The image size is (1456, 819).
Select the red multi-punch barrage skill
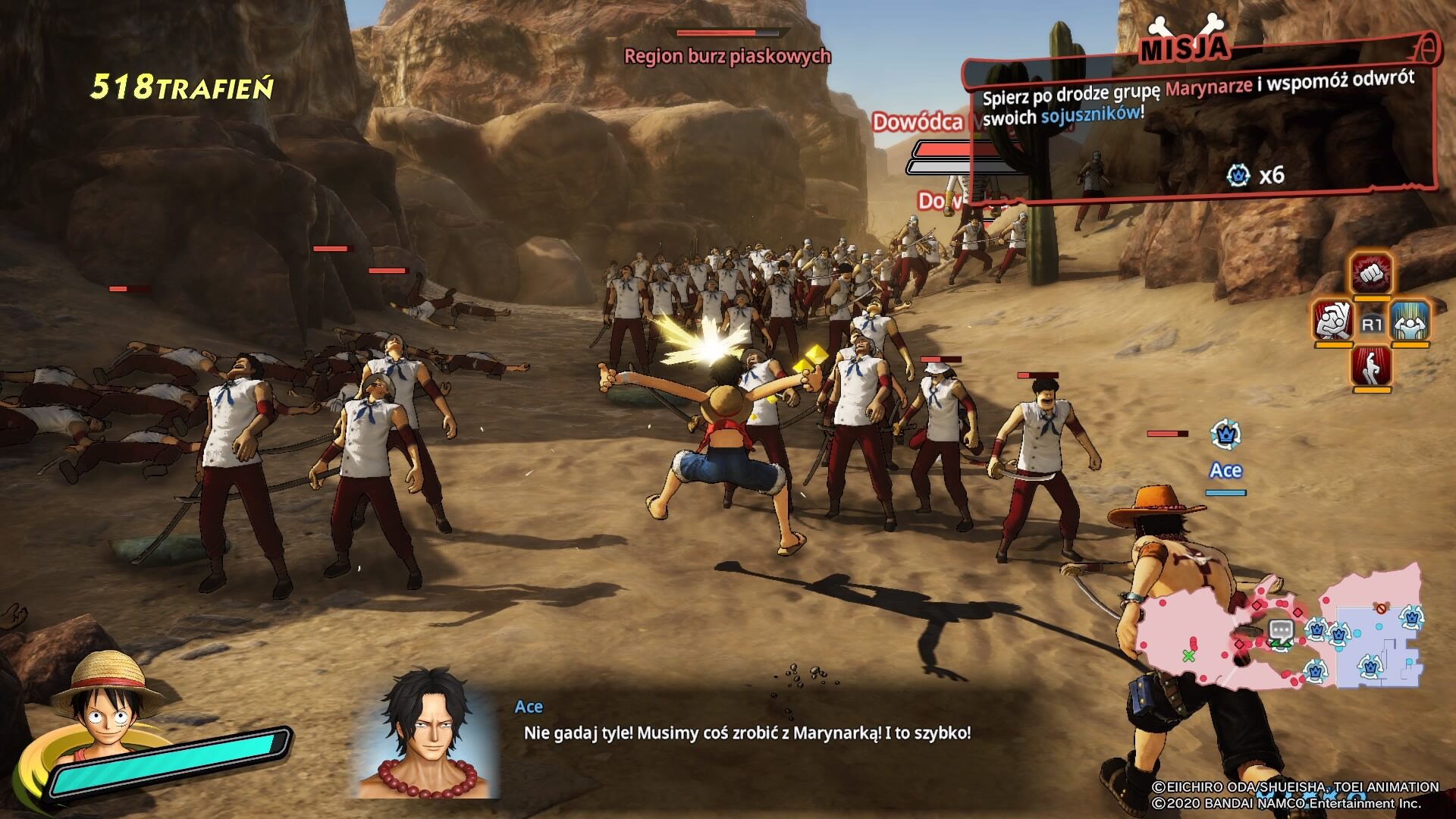tap(1334, 322)
